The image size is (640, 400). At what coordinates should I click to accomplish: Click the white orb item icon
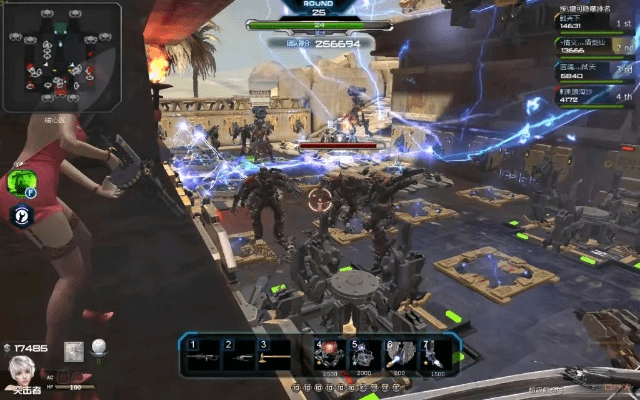(99, 348)
